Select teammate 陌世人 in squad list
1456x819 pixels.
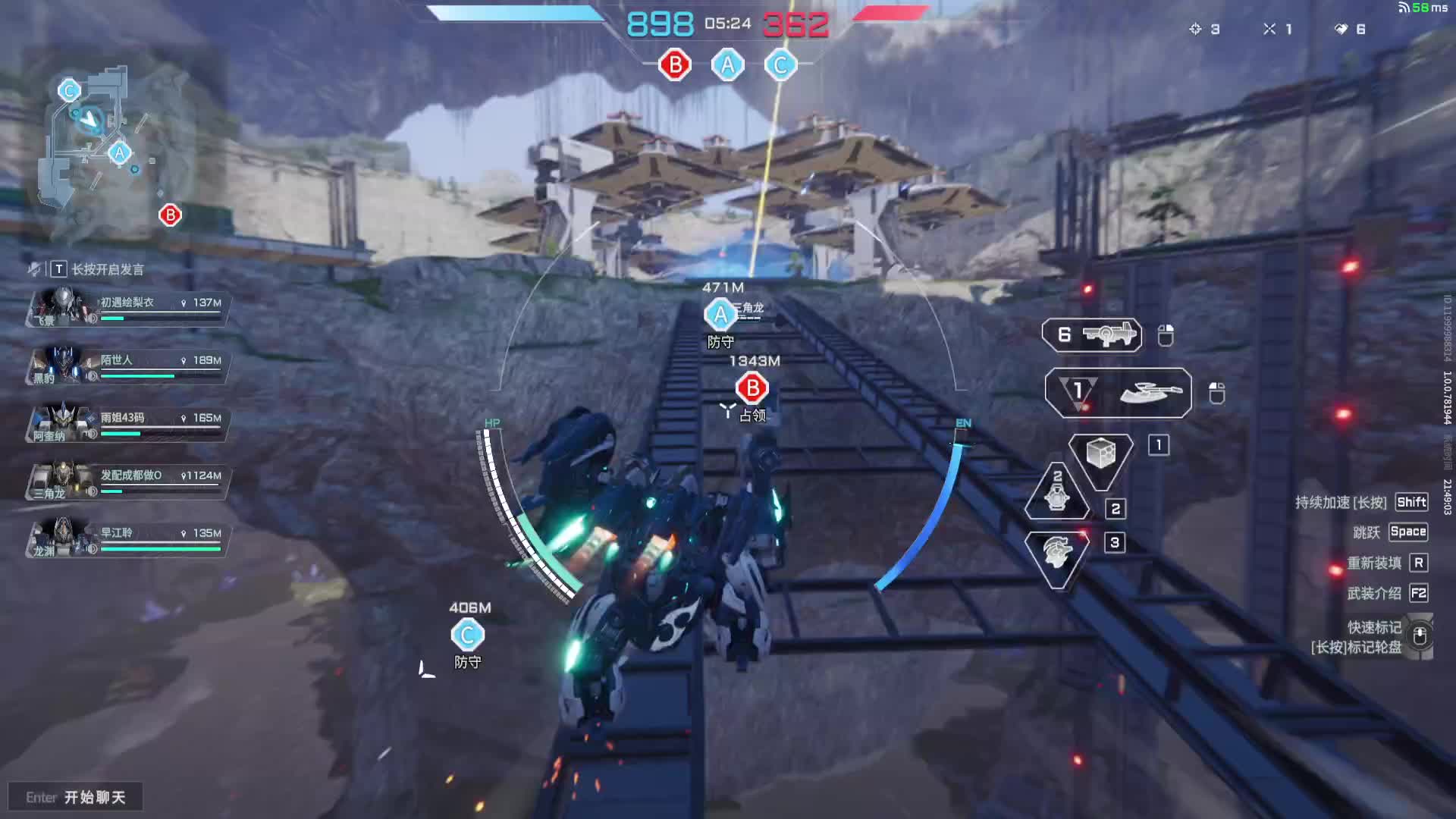pyautogui.click(x=127, y=365)
